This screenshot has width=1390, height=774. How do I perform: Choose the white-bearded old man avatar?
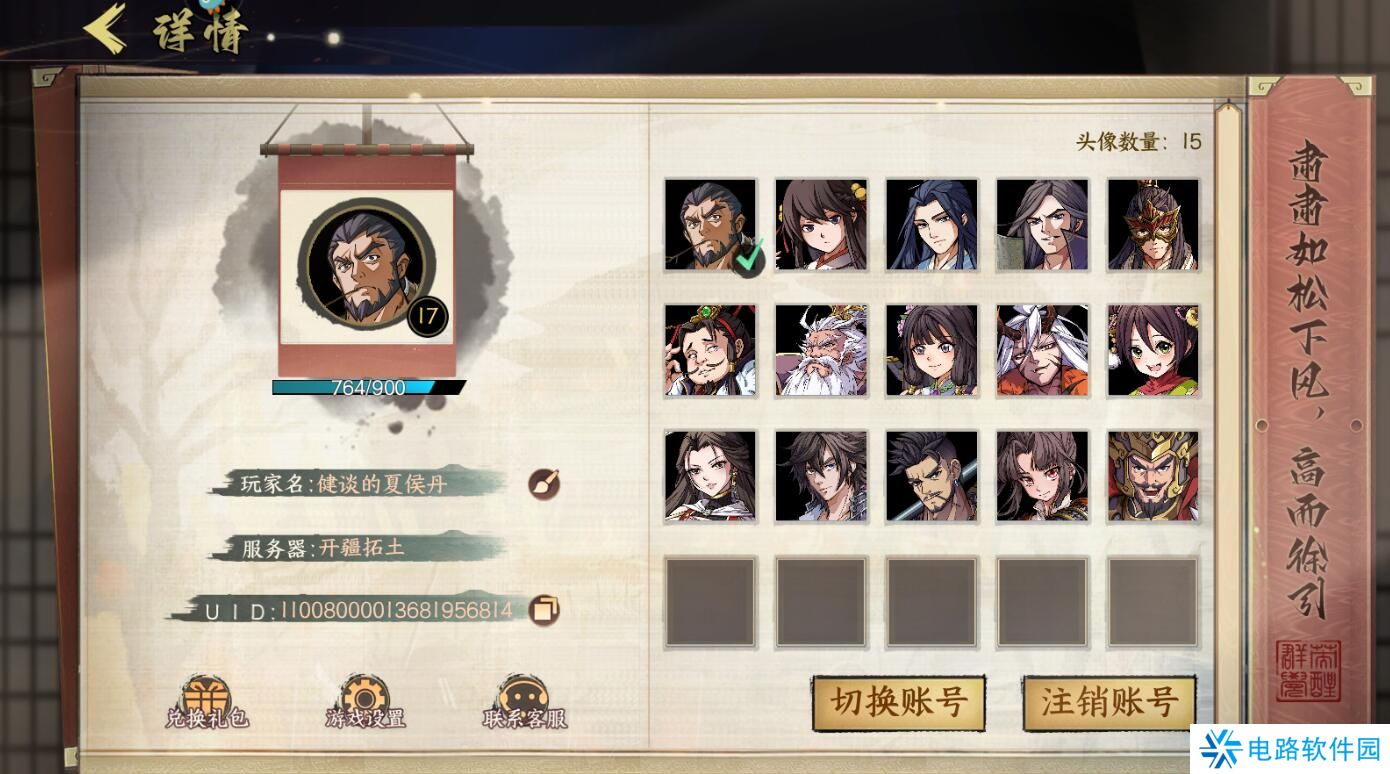(x=821, y=351)
